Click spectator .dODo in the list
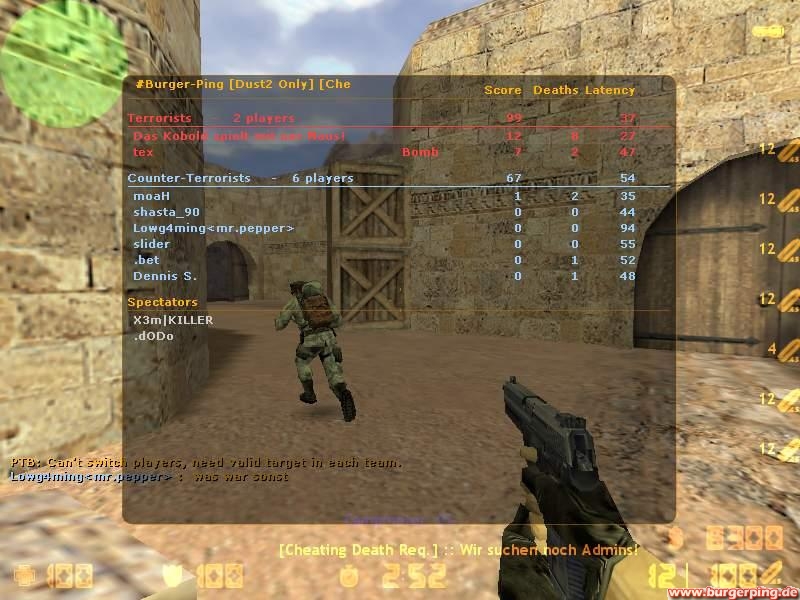The height and width of the screenshot is (600, 800). tap(153, 336)
